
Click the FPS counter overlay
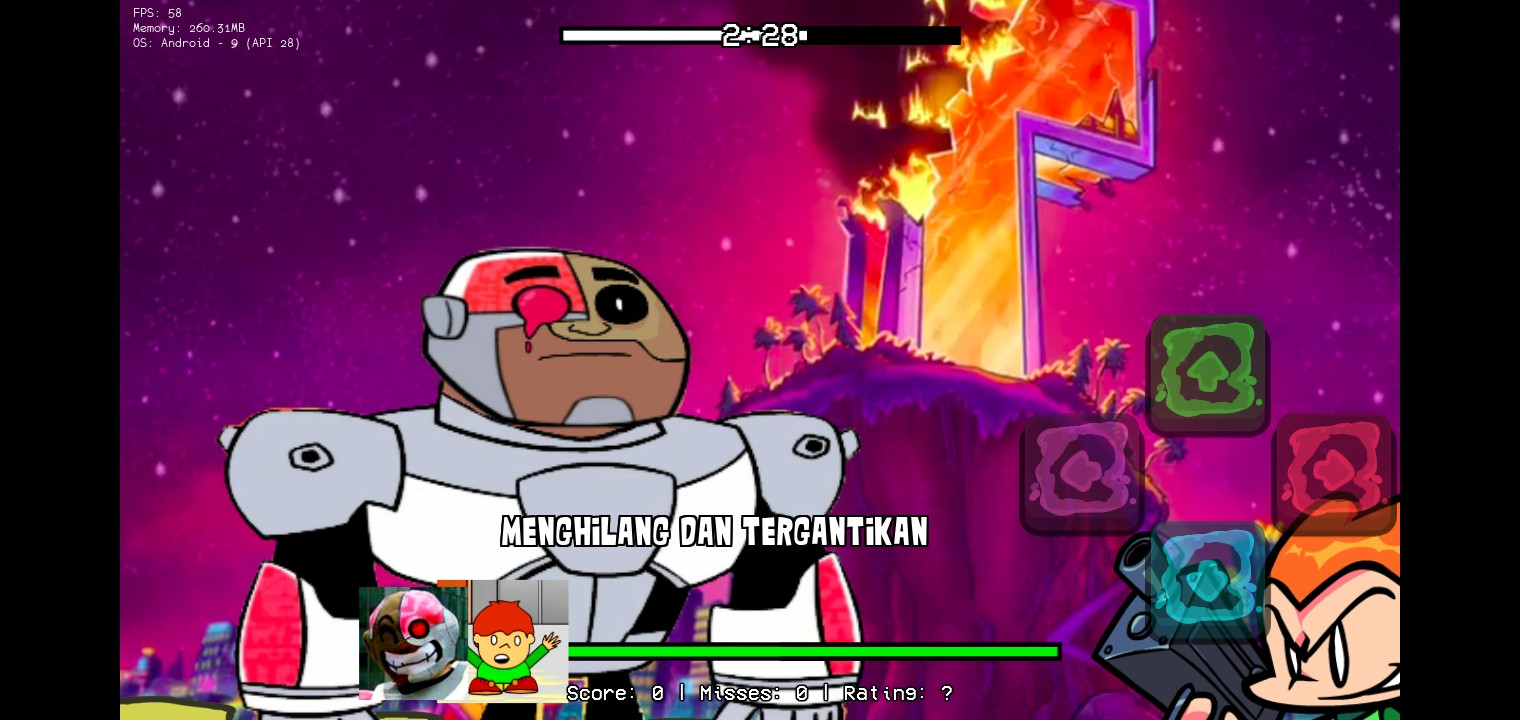click(x=156, y=13)
